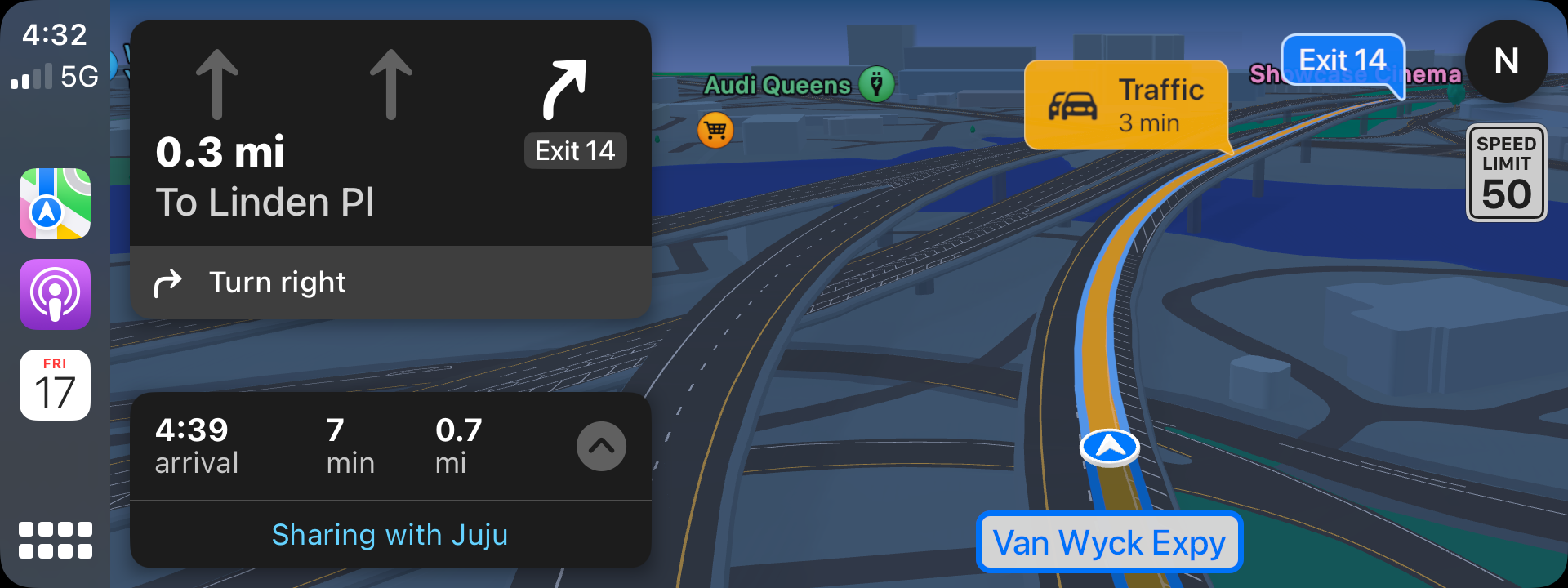Image resolution: width=1568 pixels, height=588 pixels.
Task: Tap the north compass button
Action: (1506, 61)
